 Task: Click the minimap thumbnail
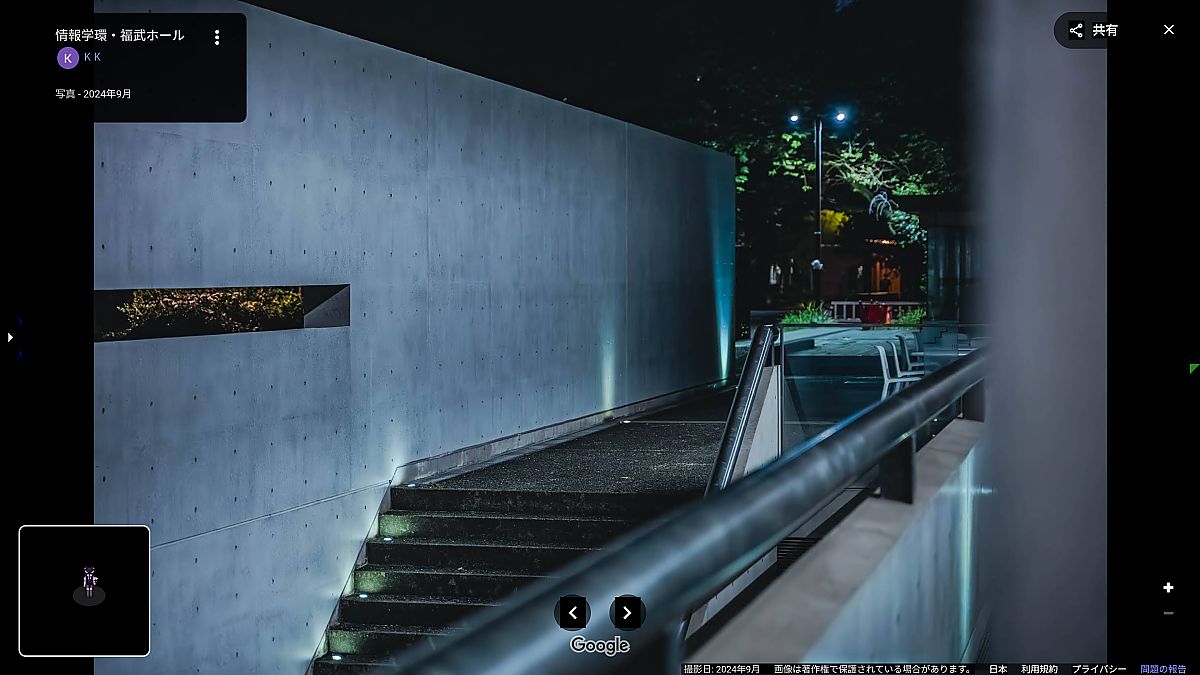(84, 590)
